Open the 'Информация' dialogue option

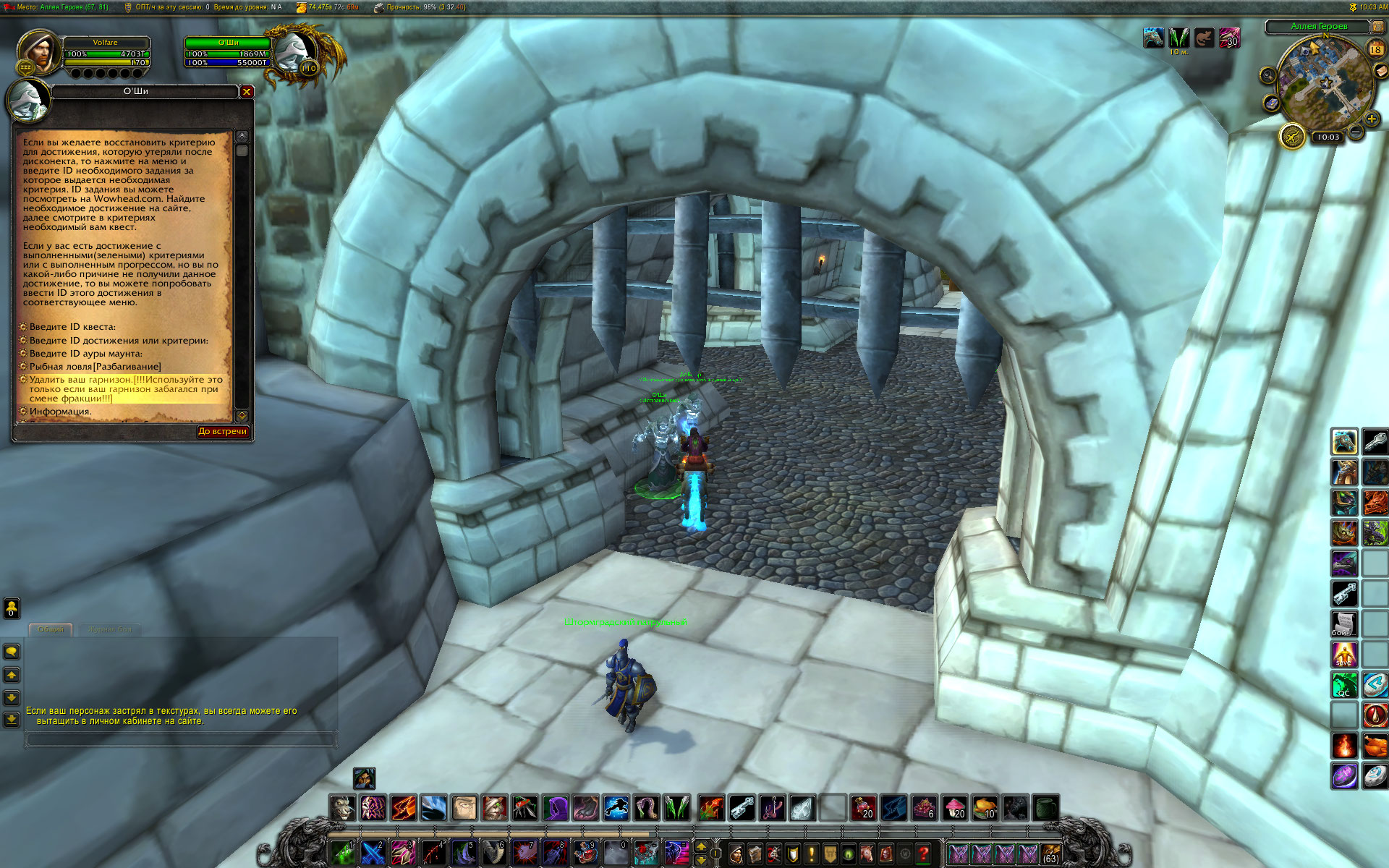tap(60, 412)
